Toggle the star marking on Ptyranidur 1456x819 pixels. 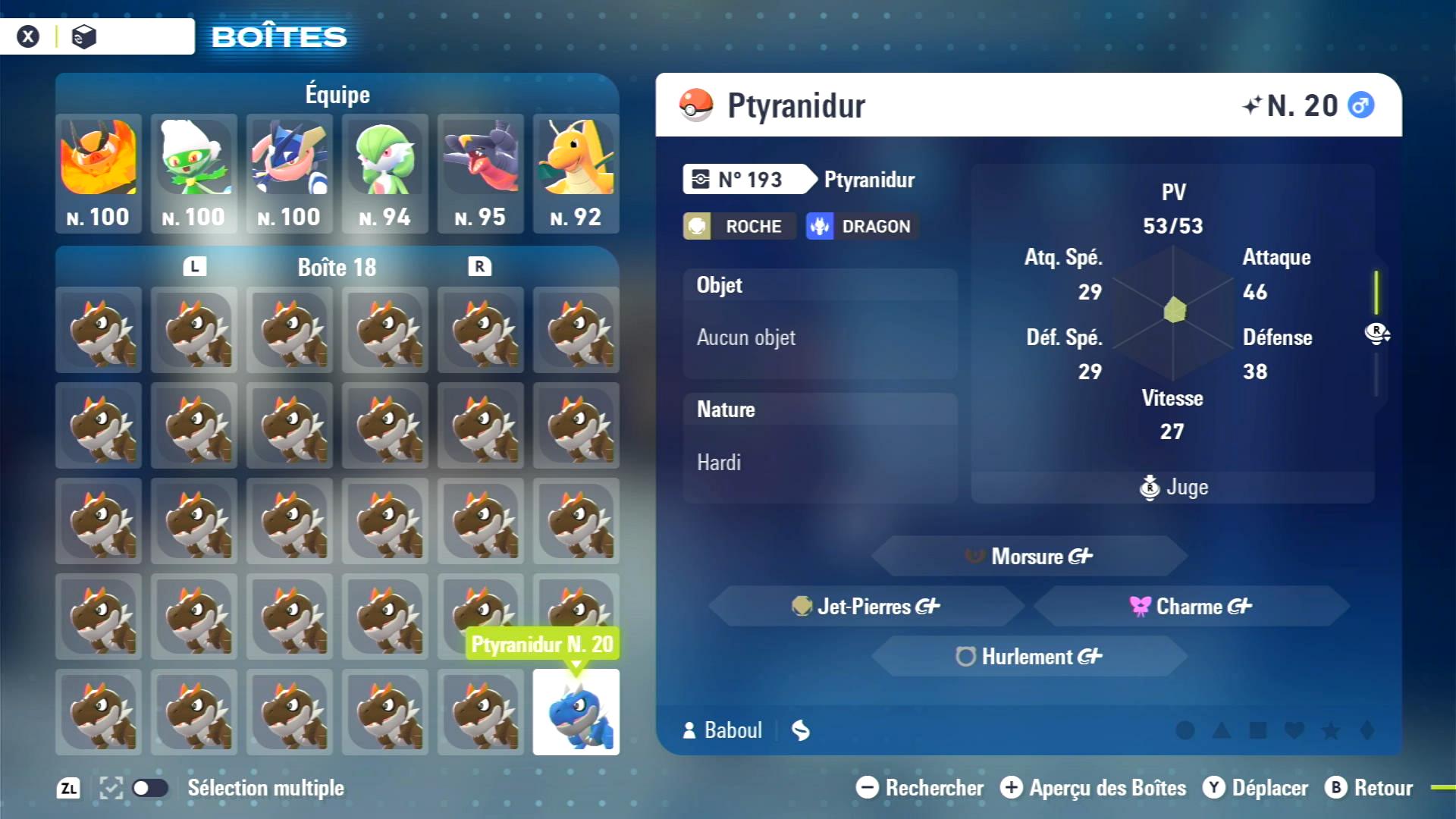point(1330,730)
